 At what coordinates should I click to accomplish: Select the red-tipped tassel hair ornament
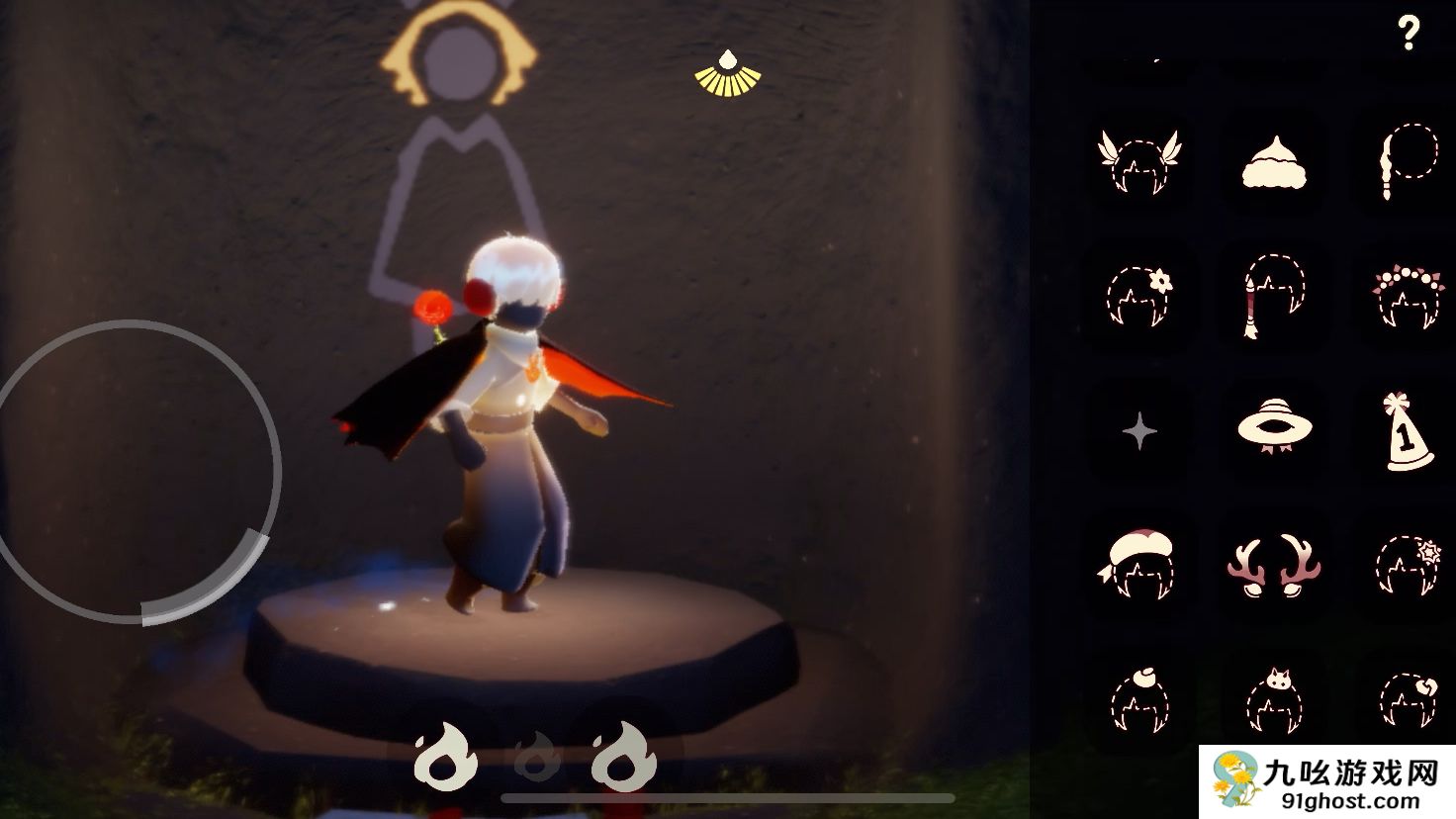coord(1274,294)
